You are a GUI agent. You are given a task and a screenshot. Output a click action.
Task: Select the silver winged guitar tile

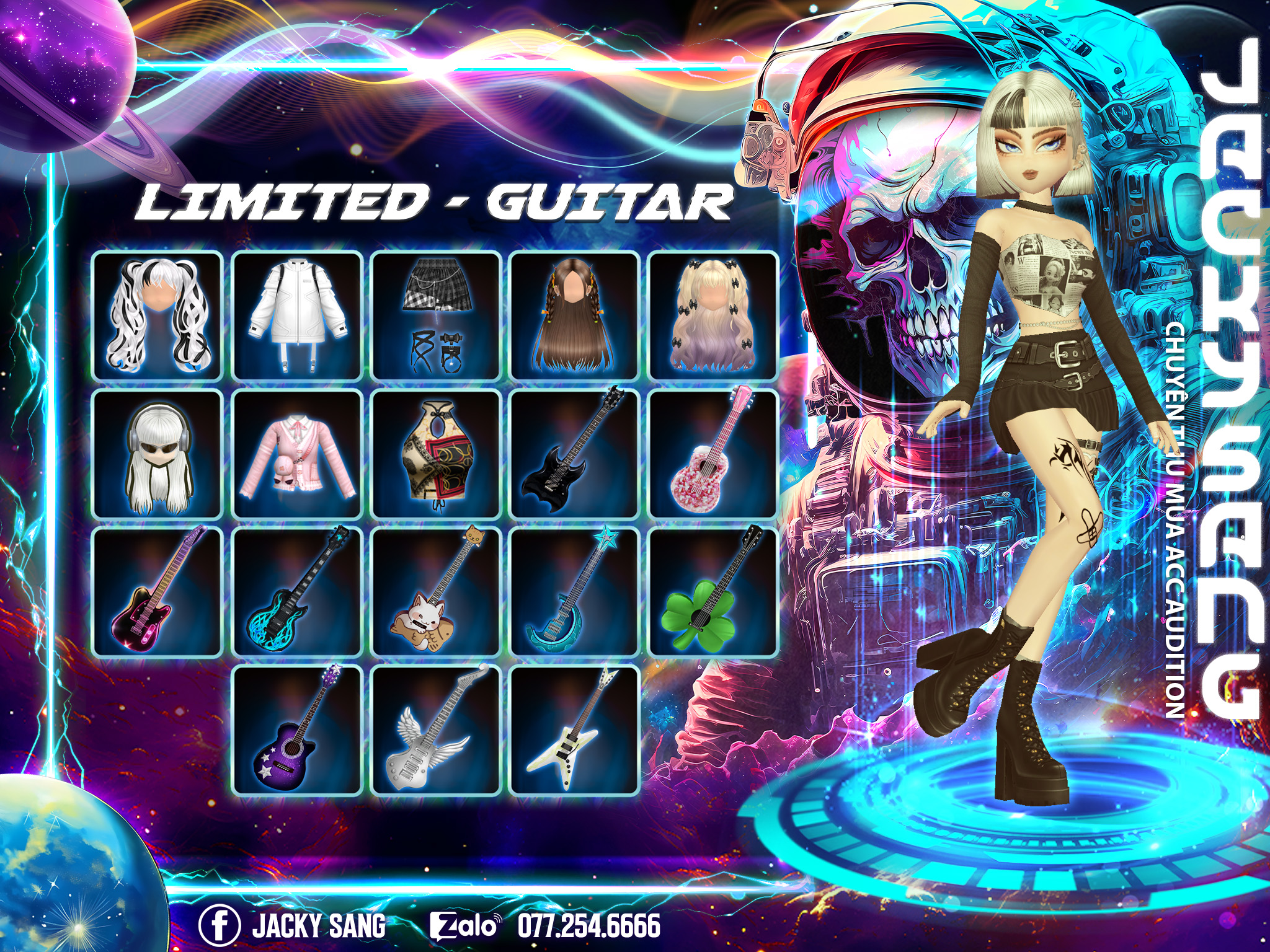436,731
